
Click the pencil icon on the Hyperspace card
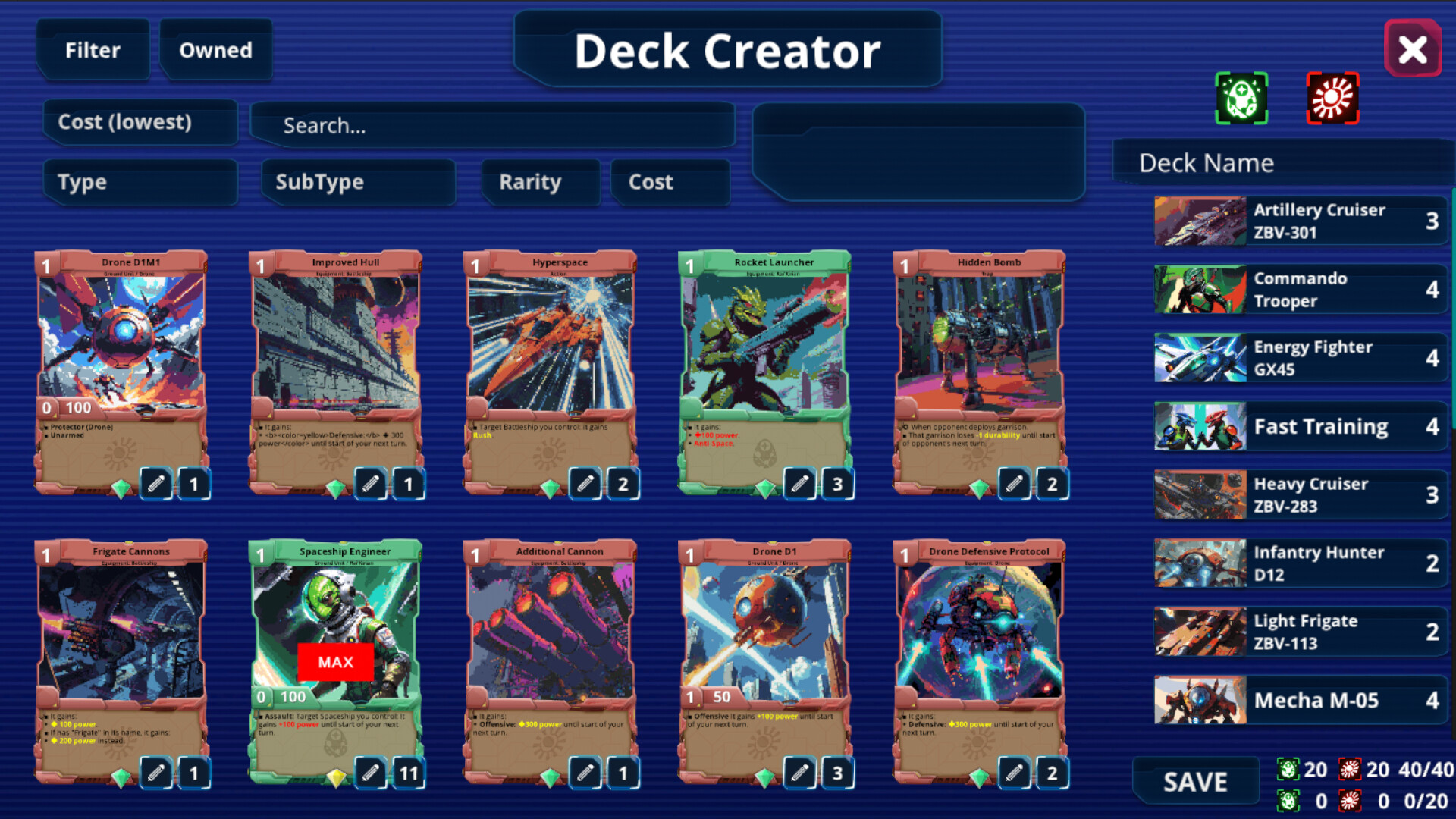click(x=585, y=485)
